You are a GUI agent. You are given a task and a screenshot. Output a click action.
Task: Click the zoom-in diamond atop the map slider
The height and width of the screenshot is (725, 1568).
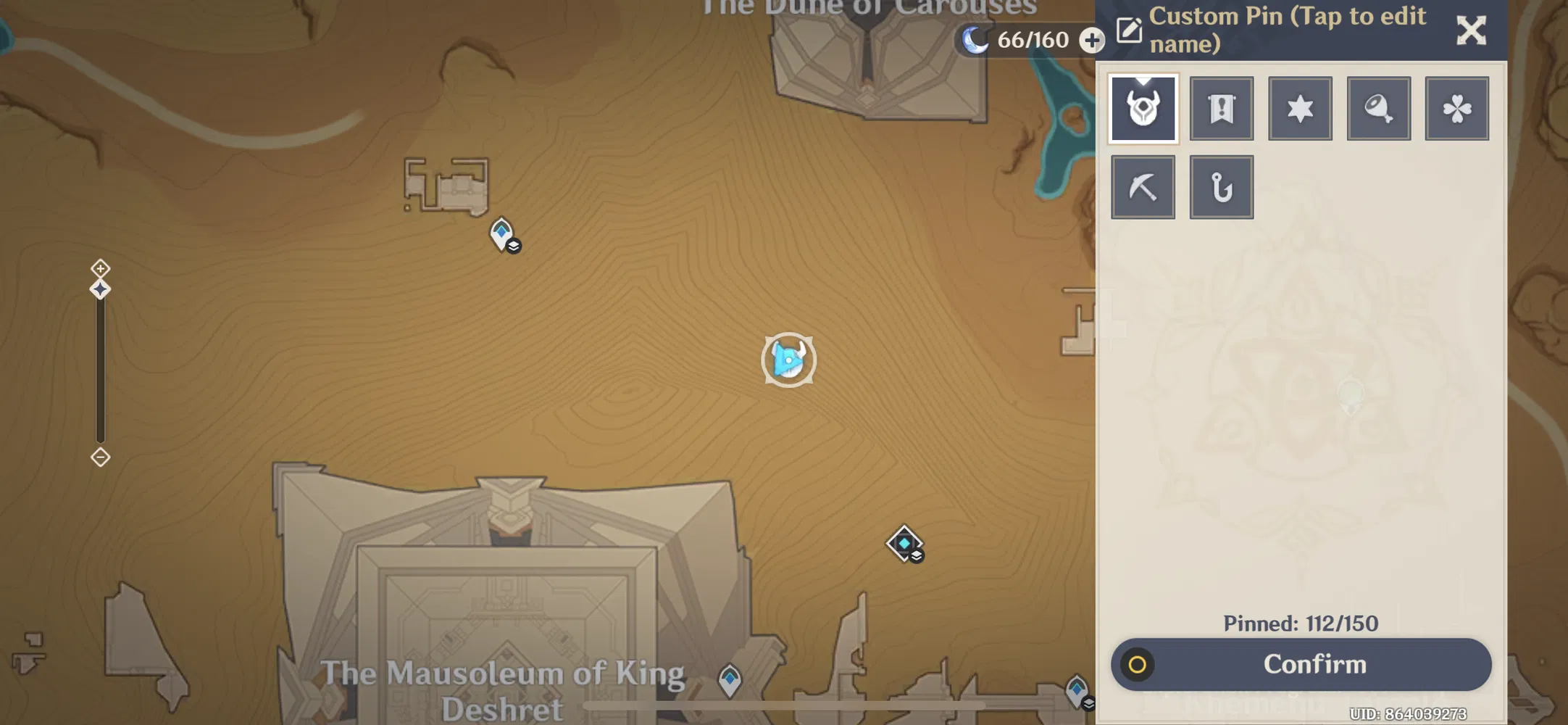pyautogui.click(x=100, y=269)
